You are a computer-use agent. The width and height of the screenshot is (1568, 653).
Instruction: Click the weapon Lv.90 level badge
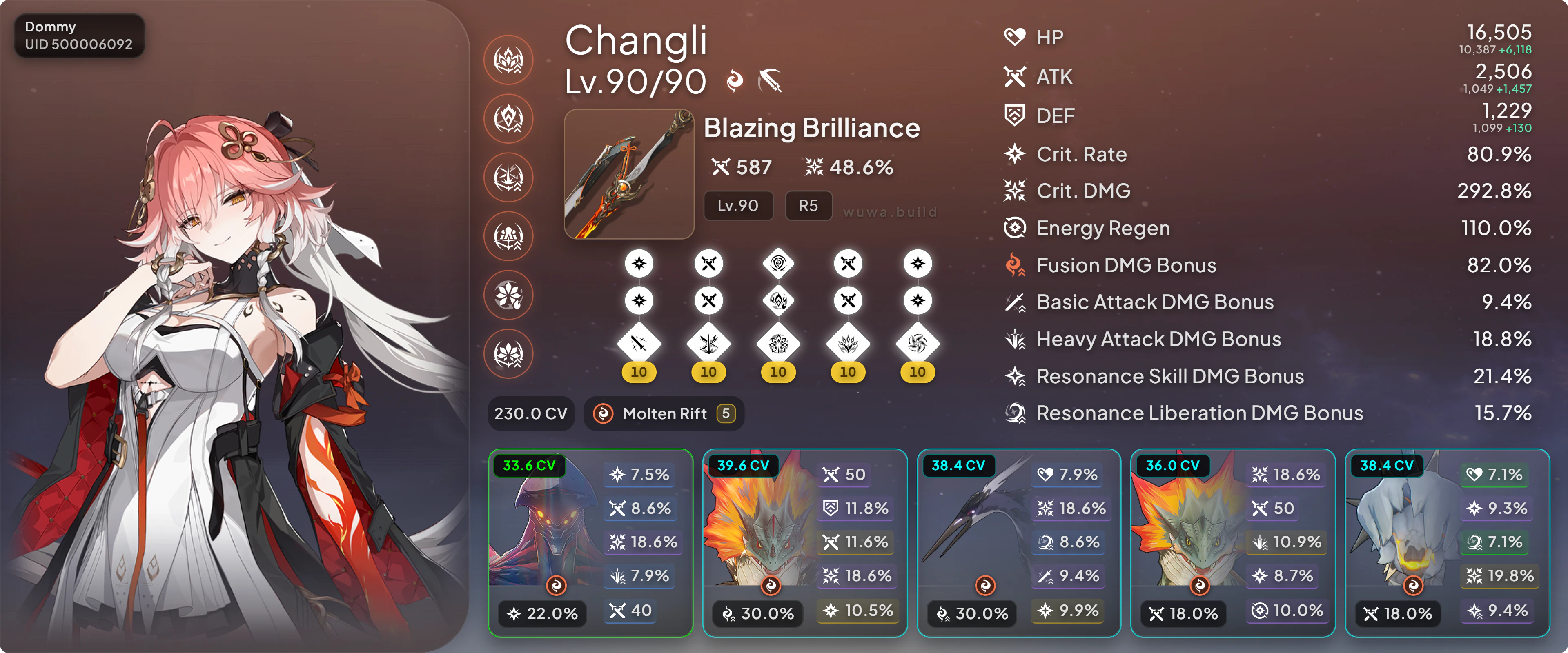coord(738,206)
